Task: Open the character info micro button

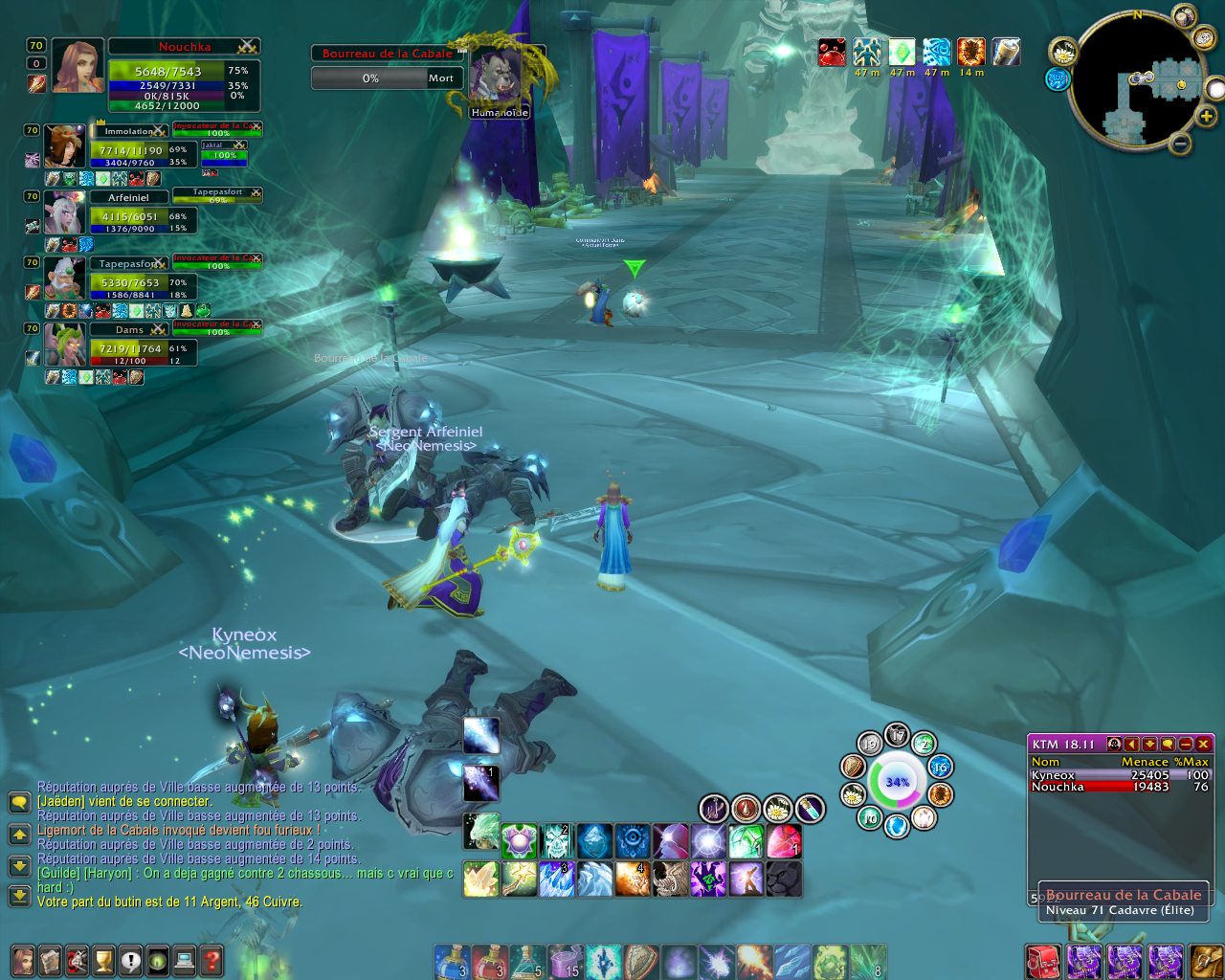Action: point(22,960)
